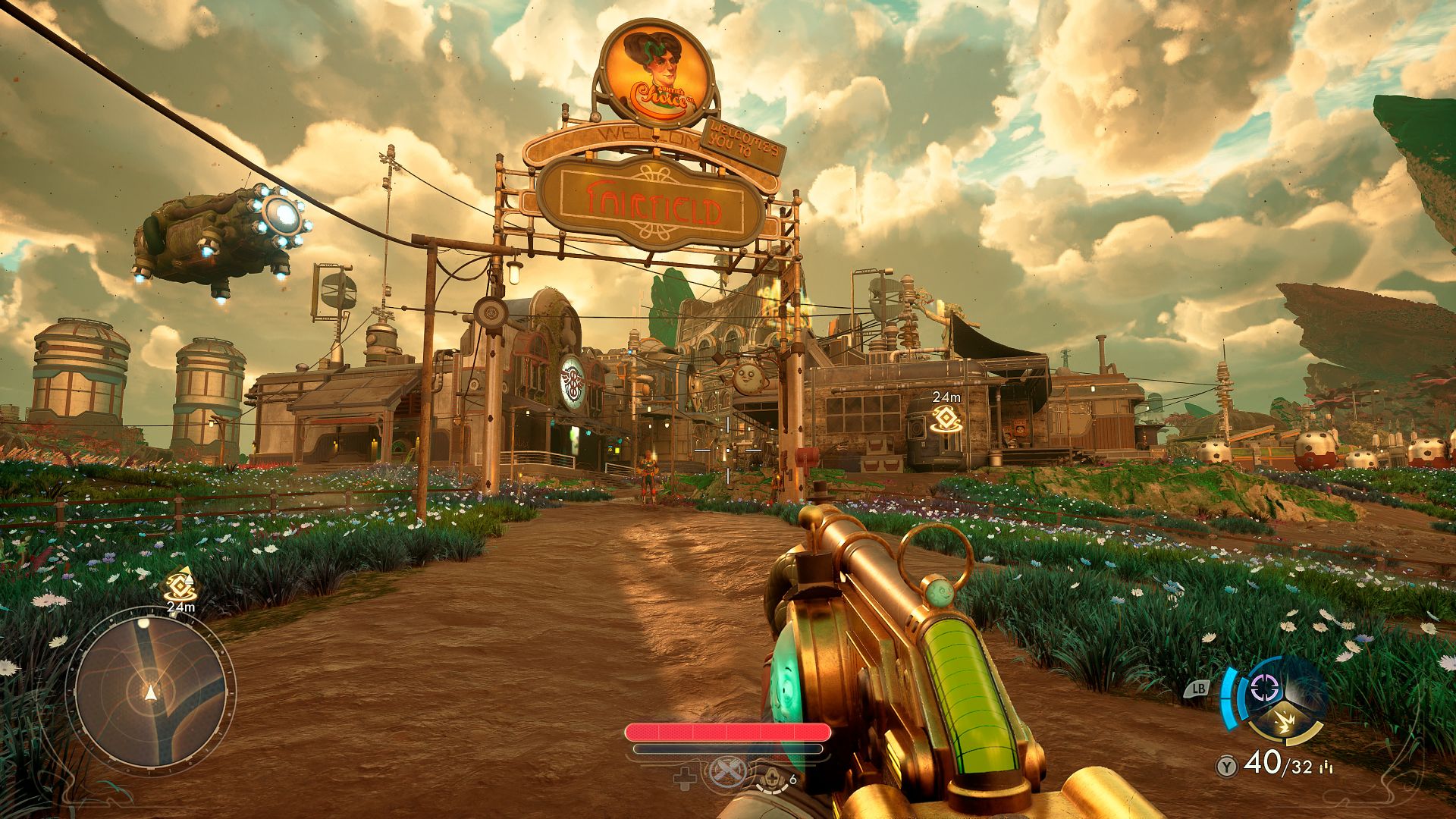Viewport: 1456px width, 819px height.
Task: Activate the purple crosshair gadget ability
Action: point(1263,689)
